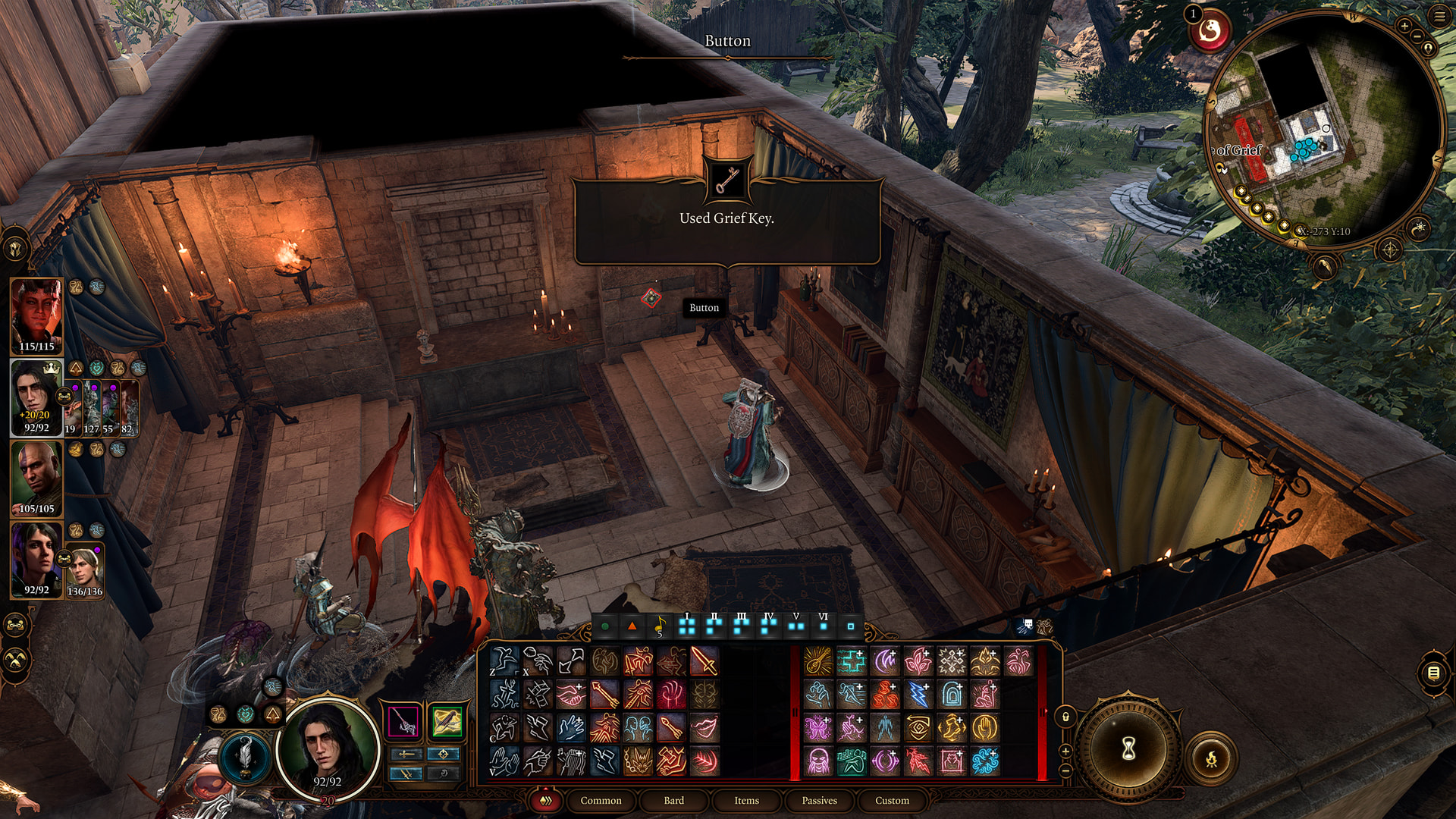The image size is (1456, 819).
Task: Open the Bard hotbar tab
Action: (x=673, y=800)
